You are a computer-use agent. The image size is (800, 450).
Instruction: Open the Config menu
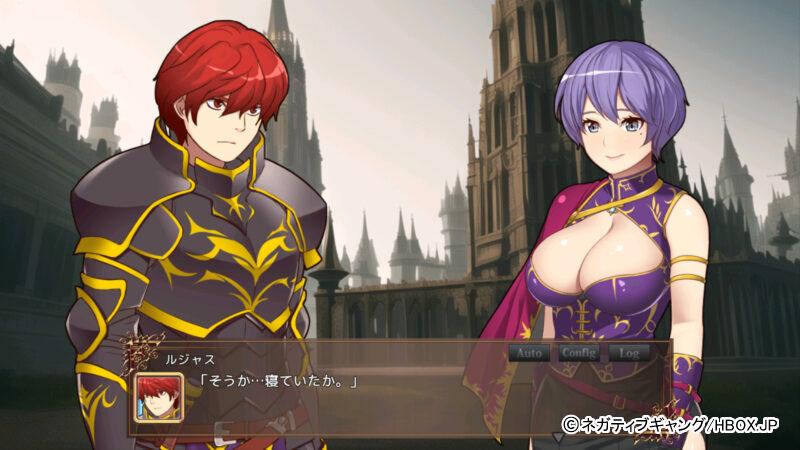pos(579,353)
